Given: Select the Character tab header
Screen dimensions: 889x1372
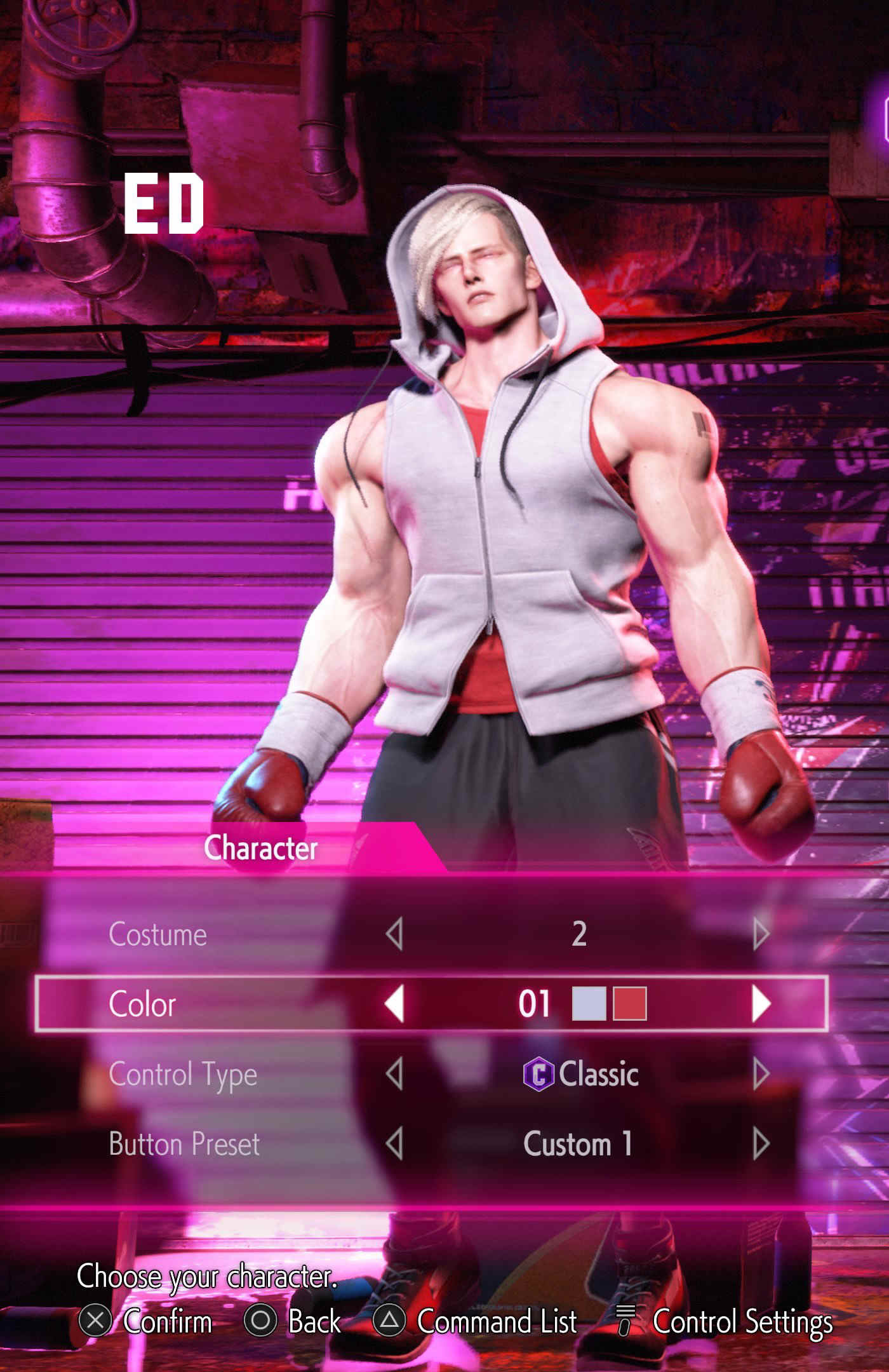Looking at the screenshot, I should (260, 847).
